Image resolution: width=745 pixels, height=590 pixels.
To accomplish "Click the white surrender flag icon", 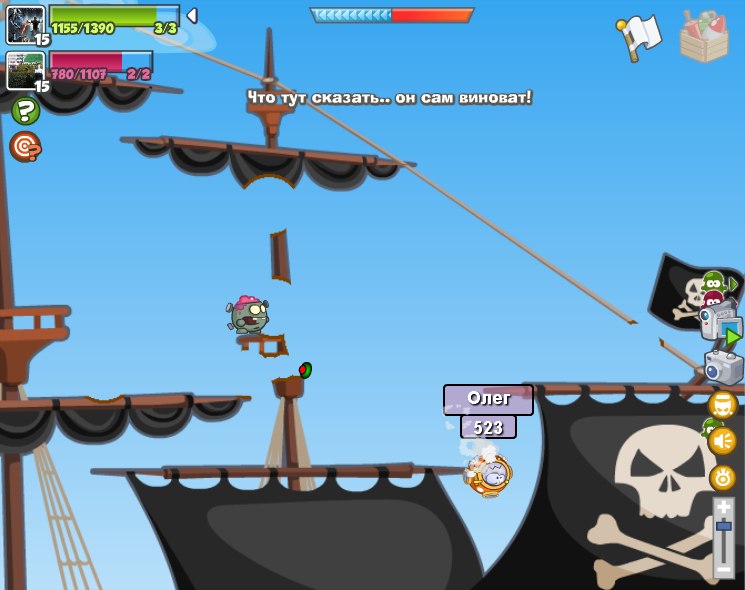I will click(641, 36).
